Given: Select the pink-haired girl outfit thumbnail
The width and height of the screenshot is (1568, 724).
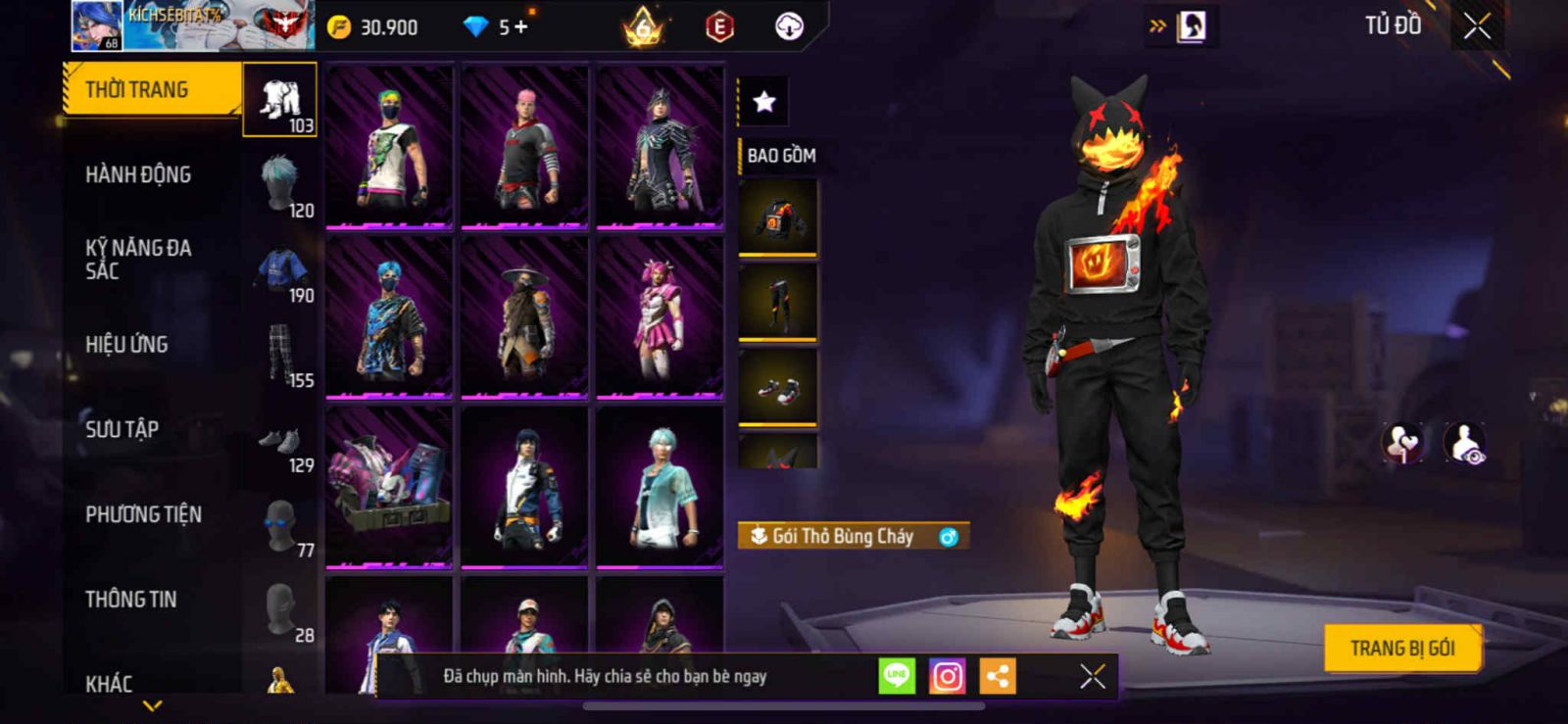Looking at the screenshot, I should 660,317.
